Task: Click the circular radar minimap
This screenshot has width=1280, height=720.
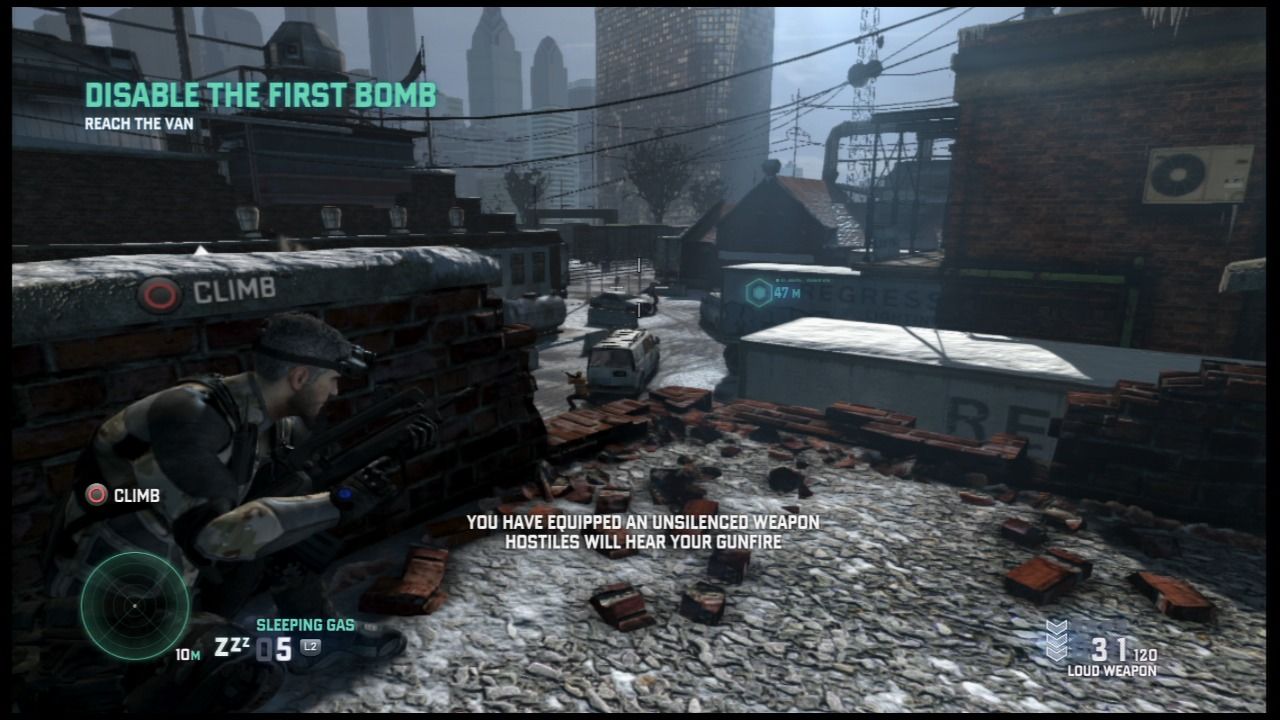Action: [x=134, y=604]
